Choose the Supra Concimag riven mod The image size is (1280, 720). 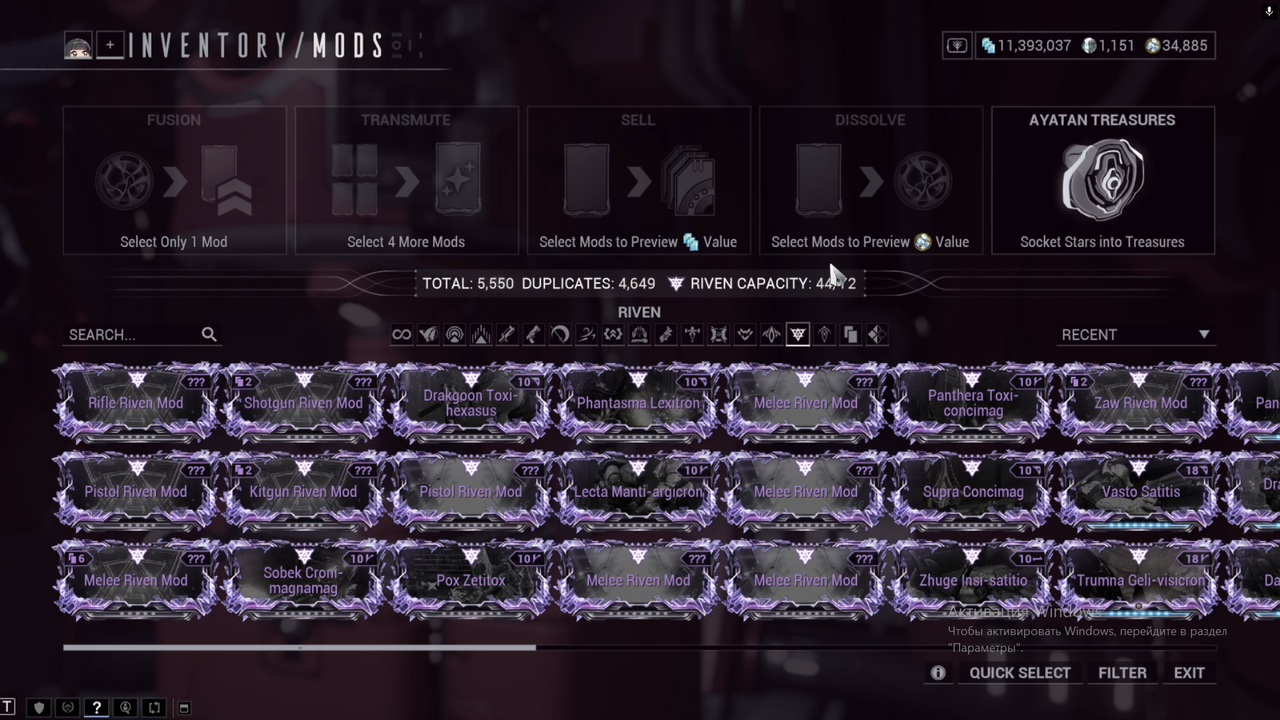tap(973, 491)
